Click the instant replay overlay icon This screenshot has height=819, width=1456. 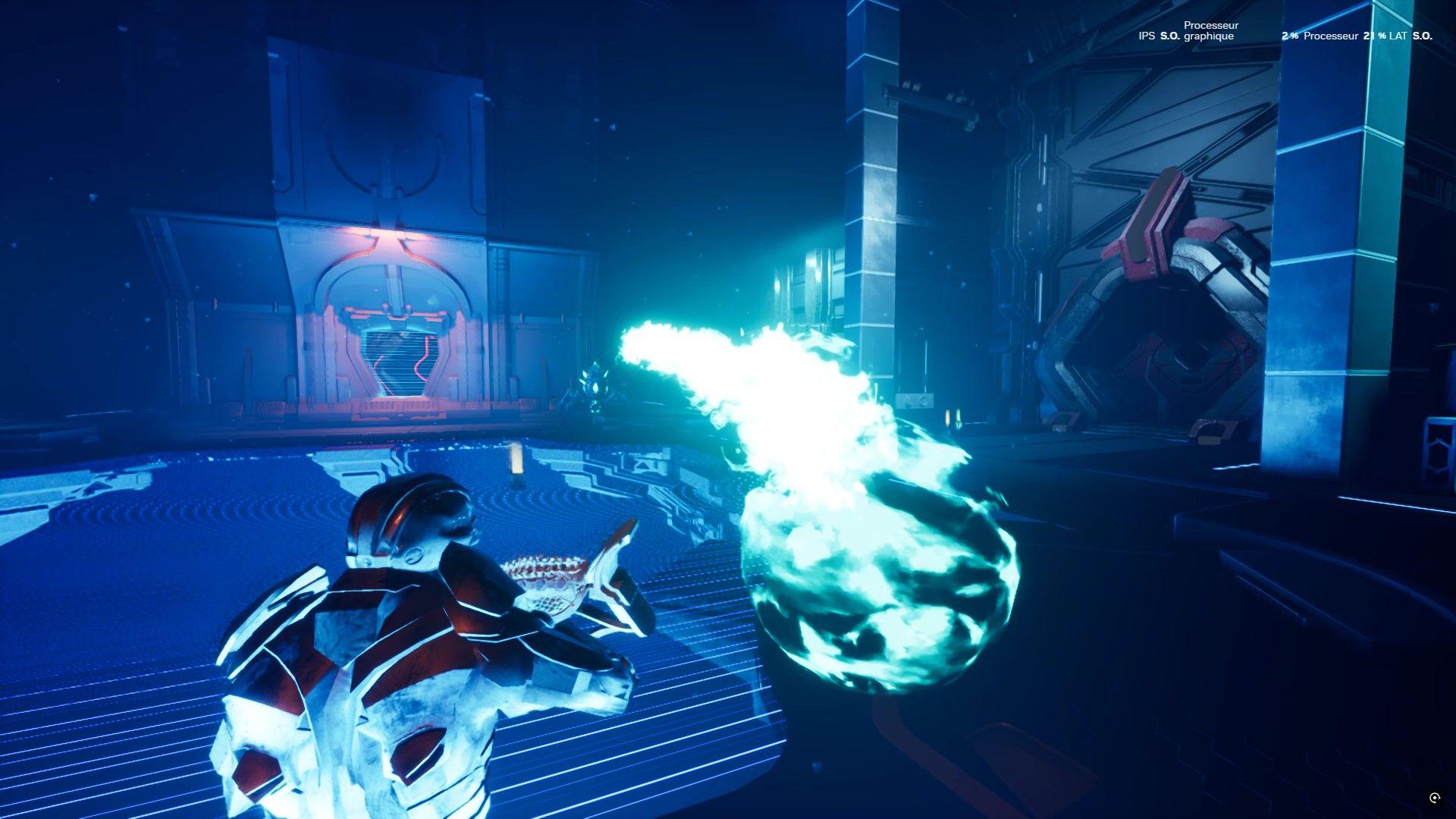click(1434, 798)
